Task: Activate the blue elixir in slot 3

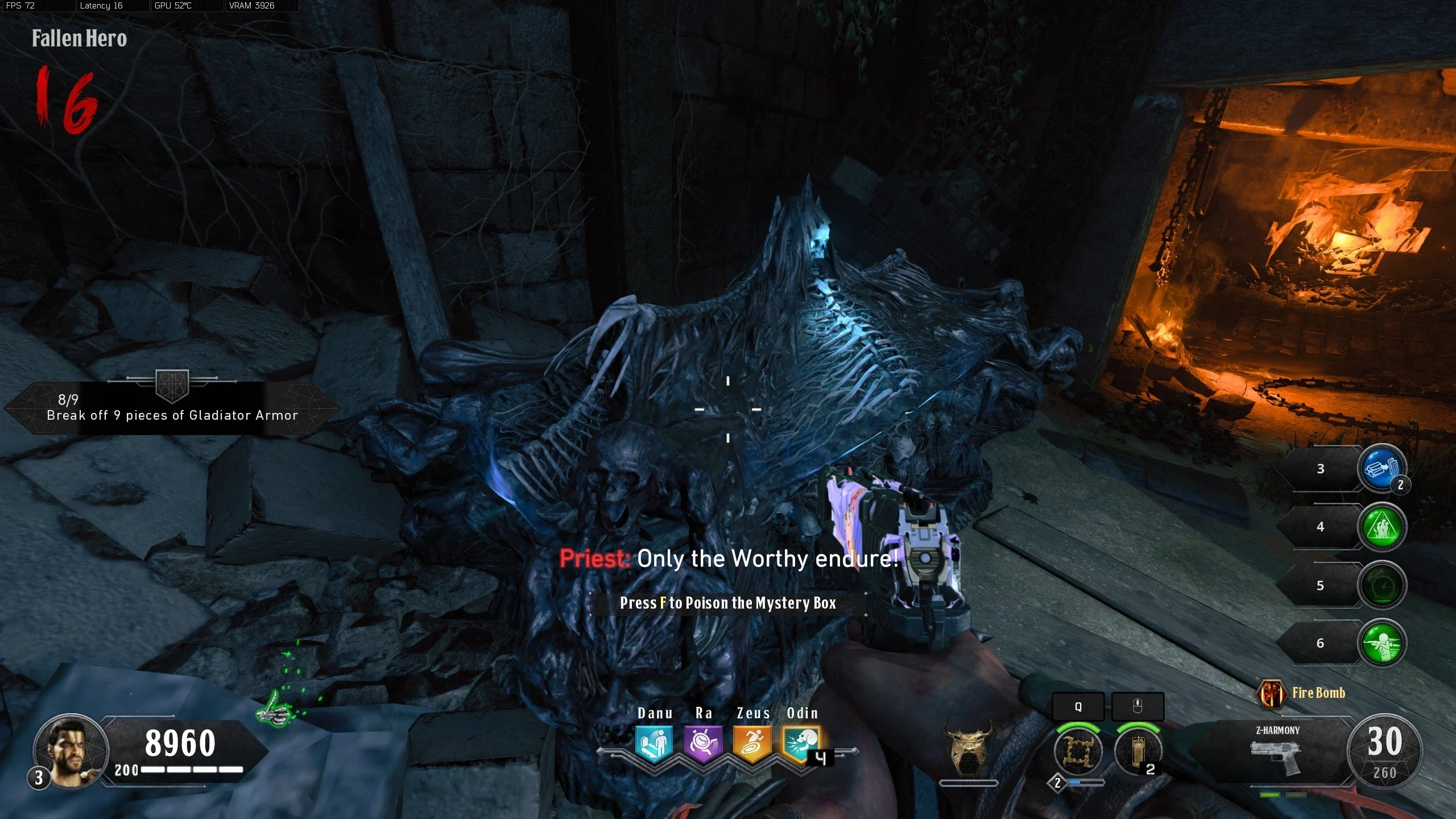Action: pyautogui.click(x=1381, y=469)
